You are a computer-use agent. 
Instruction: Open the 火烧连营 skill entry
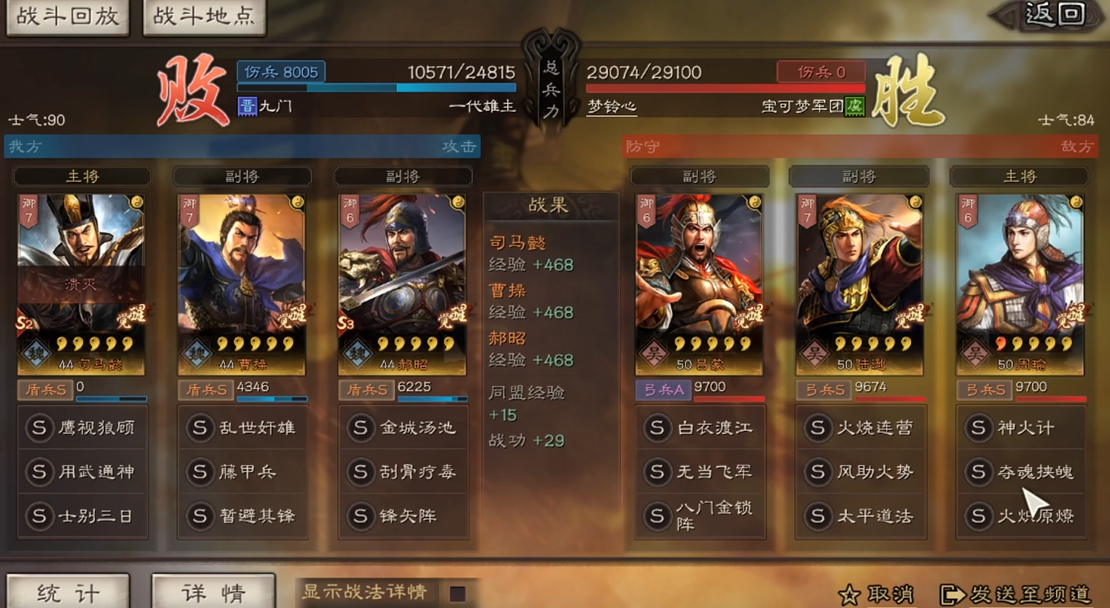860,428
